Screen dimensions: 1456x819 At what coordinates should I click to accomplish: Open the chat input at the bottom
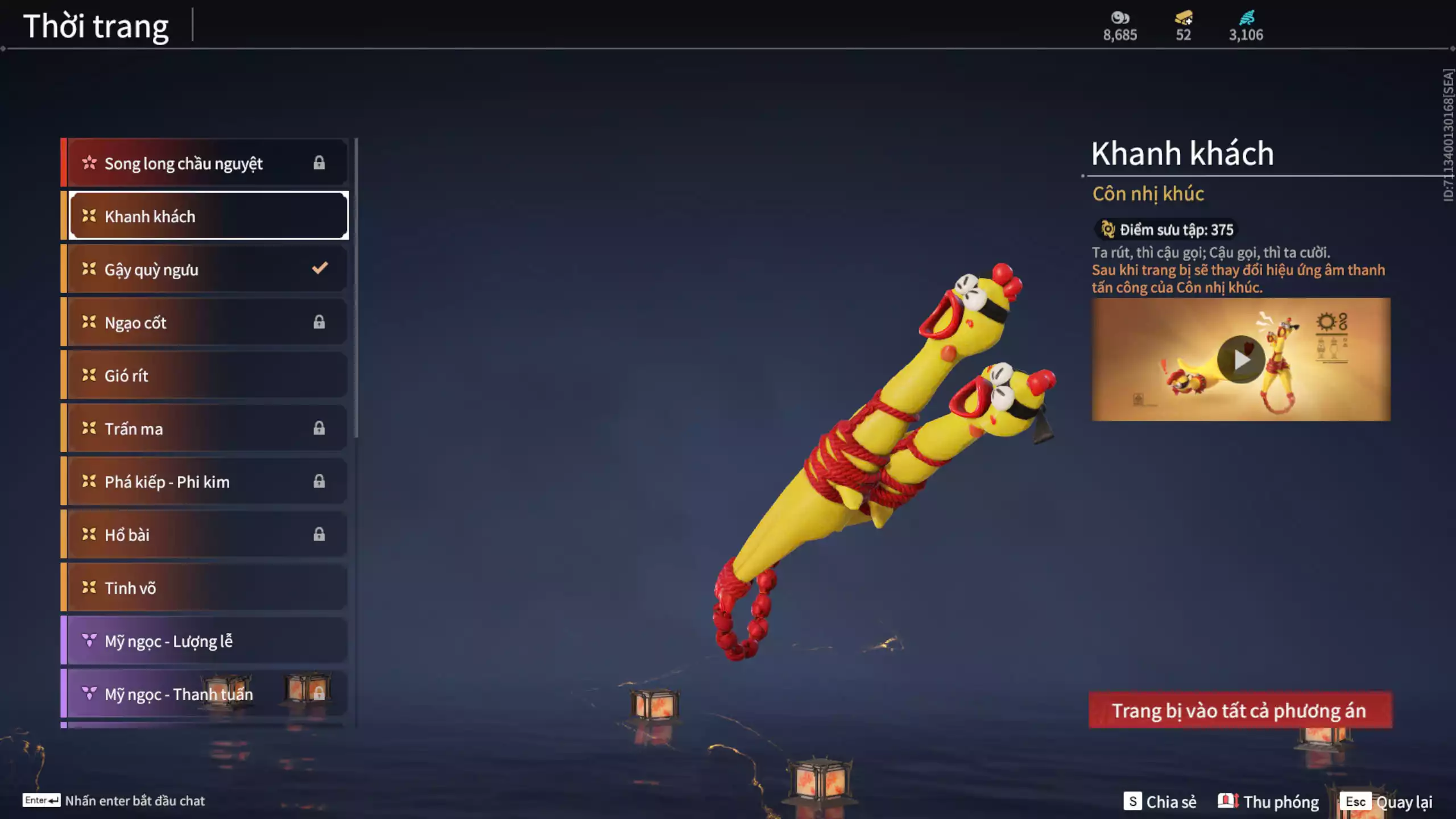click(114, 801)
